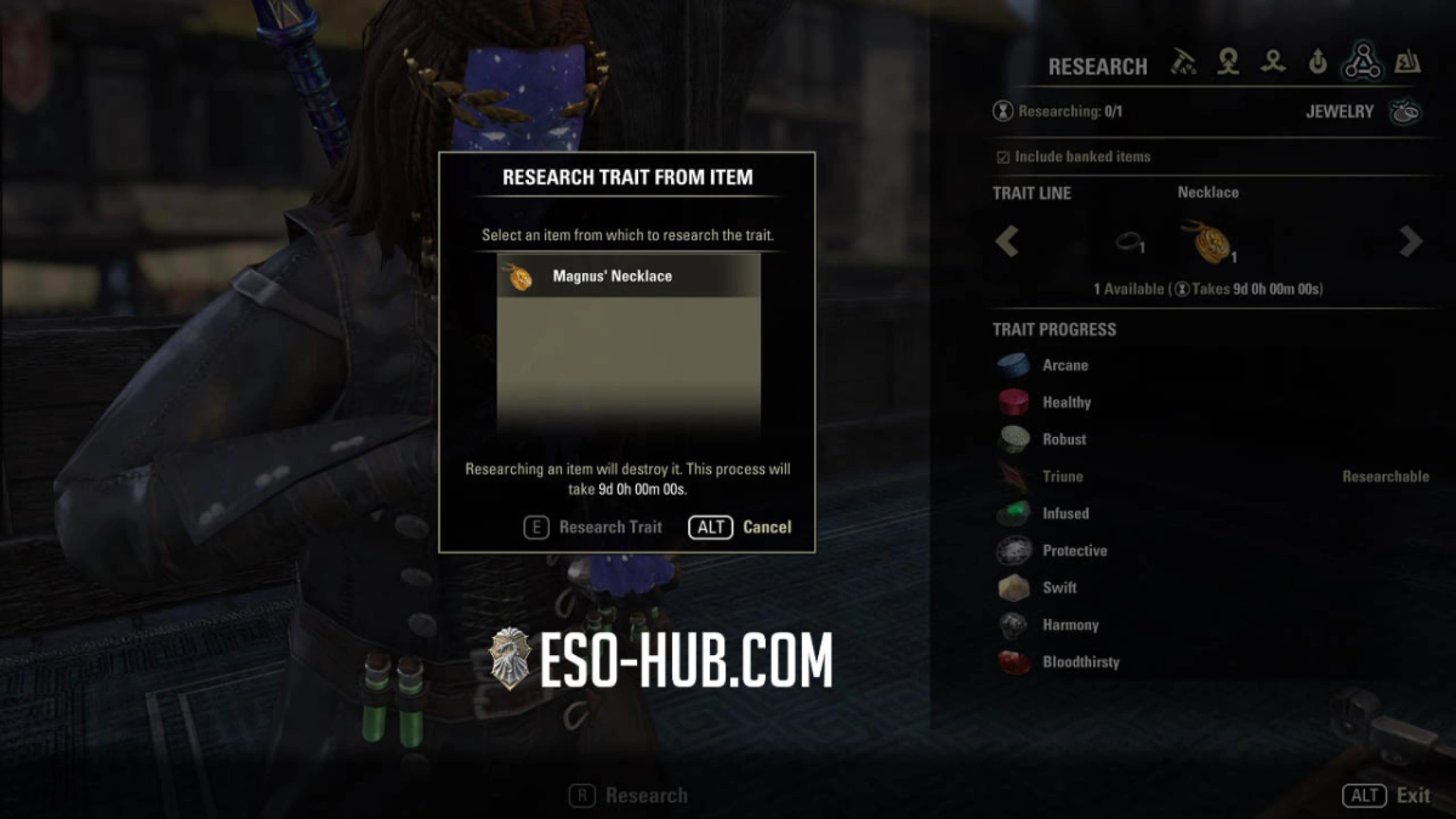The width and height of the screenshot is (1456, 819).
Task: Select the Improvement tab icon
Action: pyautogui.click(x=1317, y=63)
